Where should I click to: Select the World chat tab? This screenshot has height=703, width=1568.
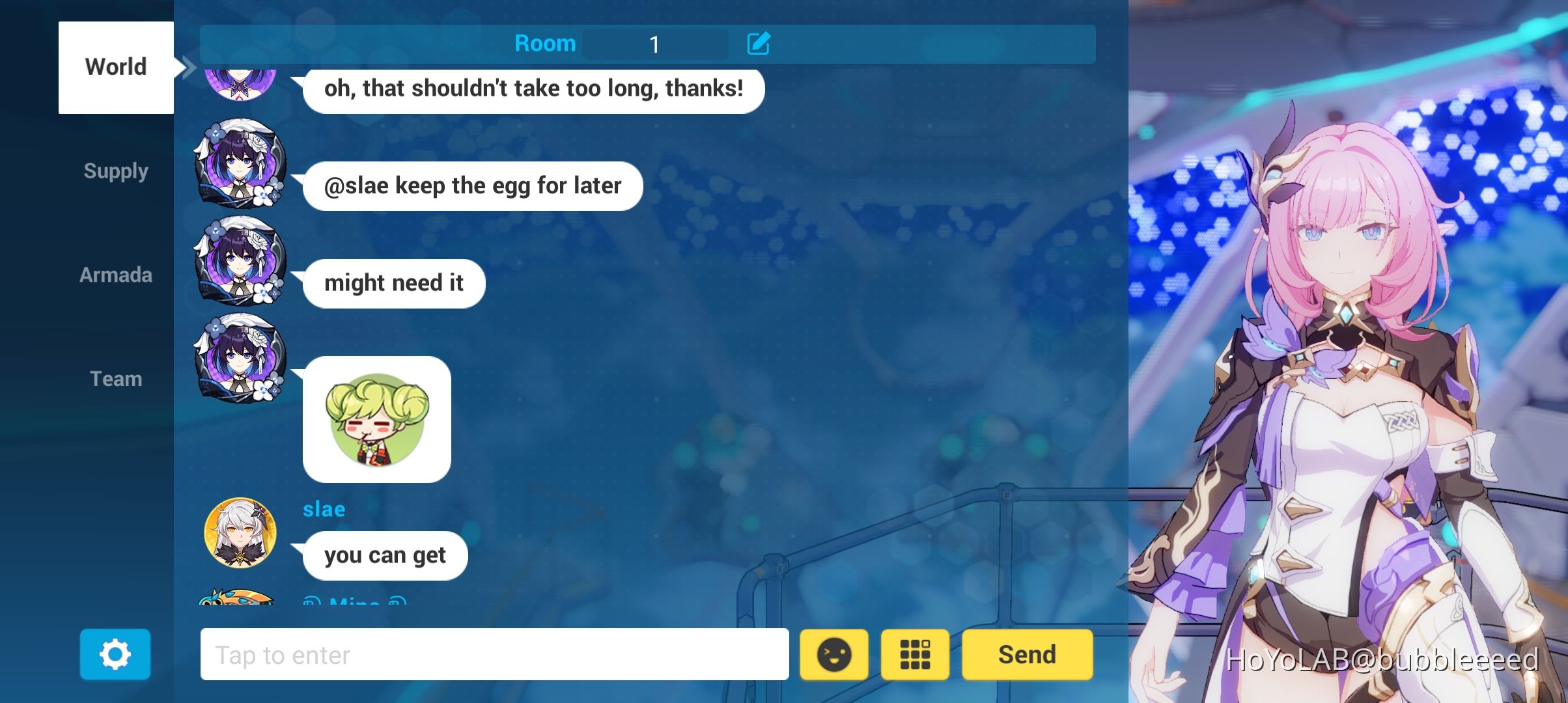(x=116, y=66)
